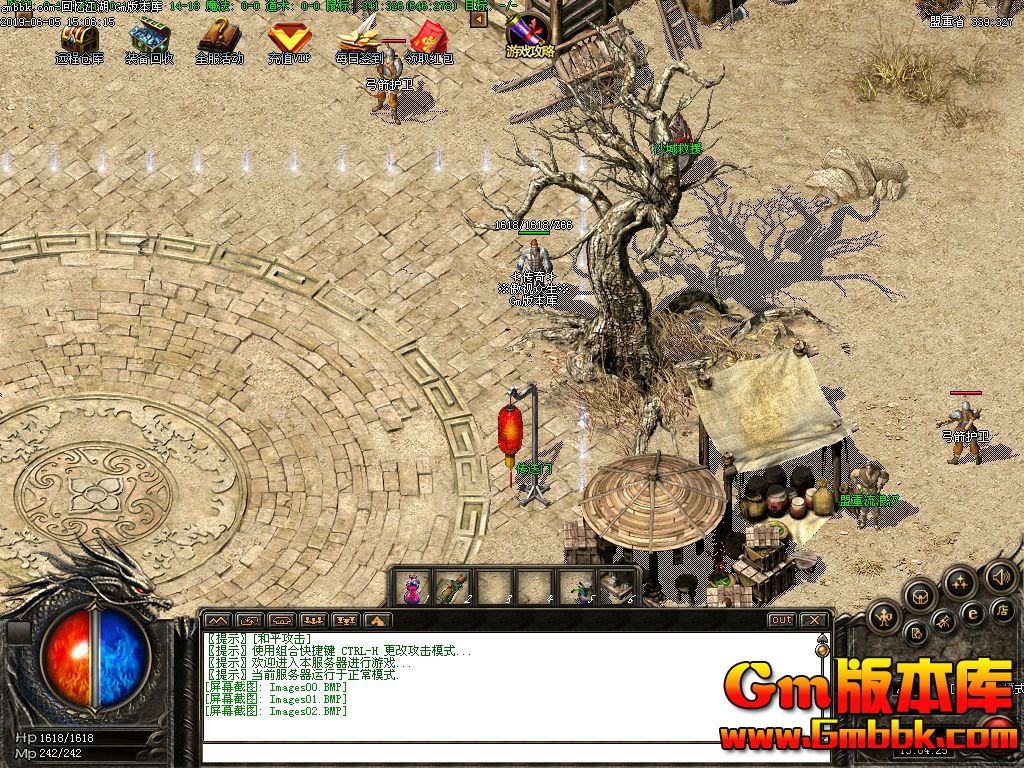Open the 远程仓库 remote warehouse chest

pyautogui.click(x=79, y=38)
